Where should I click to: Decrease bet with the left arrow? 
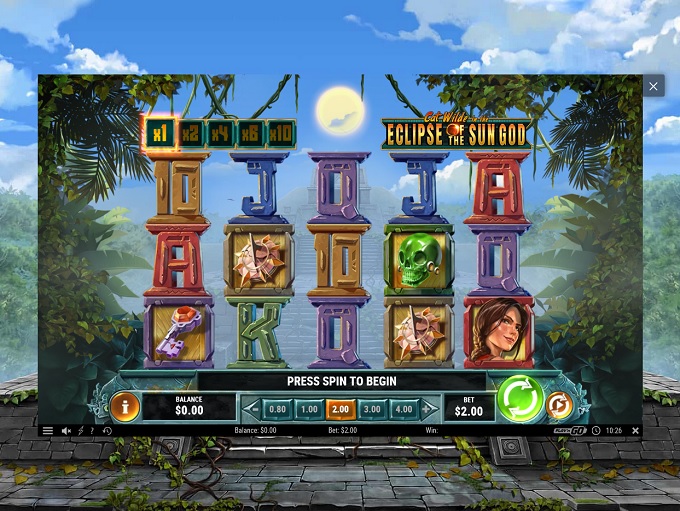tap(252, 409)
